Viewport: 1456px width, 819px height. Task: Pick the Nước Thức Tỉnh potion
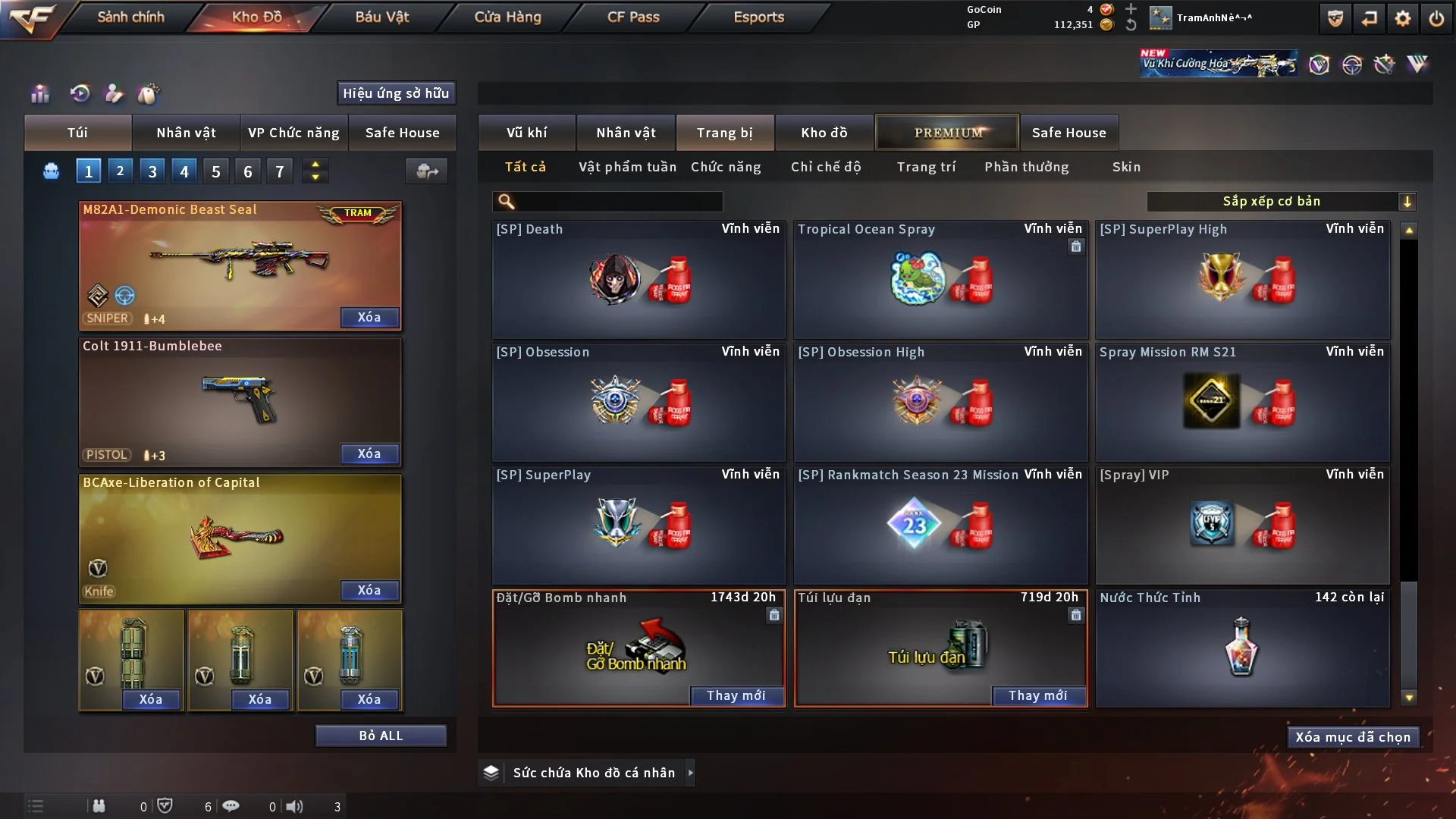pos(1242,648)
